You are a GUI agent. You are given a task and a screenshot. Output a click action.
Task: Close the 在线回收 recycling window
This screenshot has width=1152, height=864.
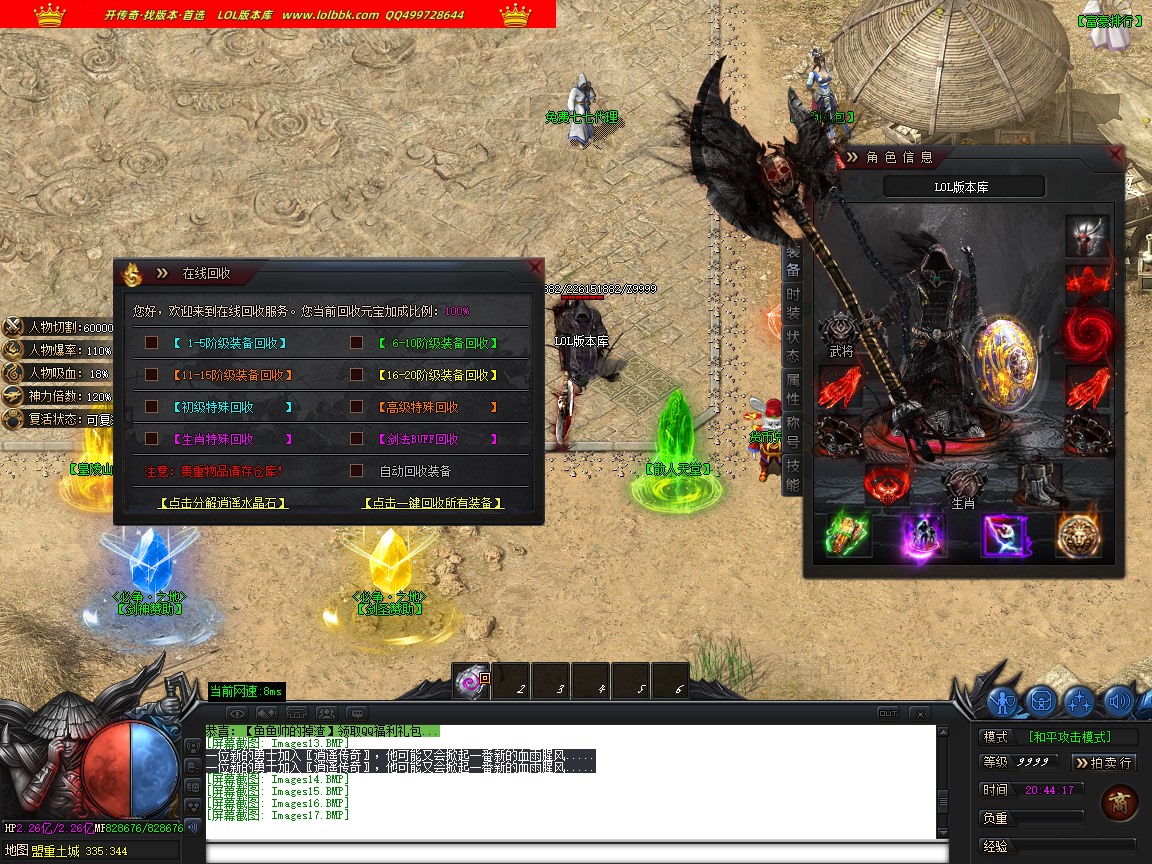pos(536,267)
